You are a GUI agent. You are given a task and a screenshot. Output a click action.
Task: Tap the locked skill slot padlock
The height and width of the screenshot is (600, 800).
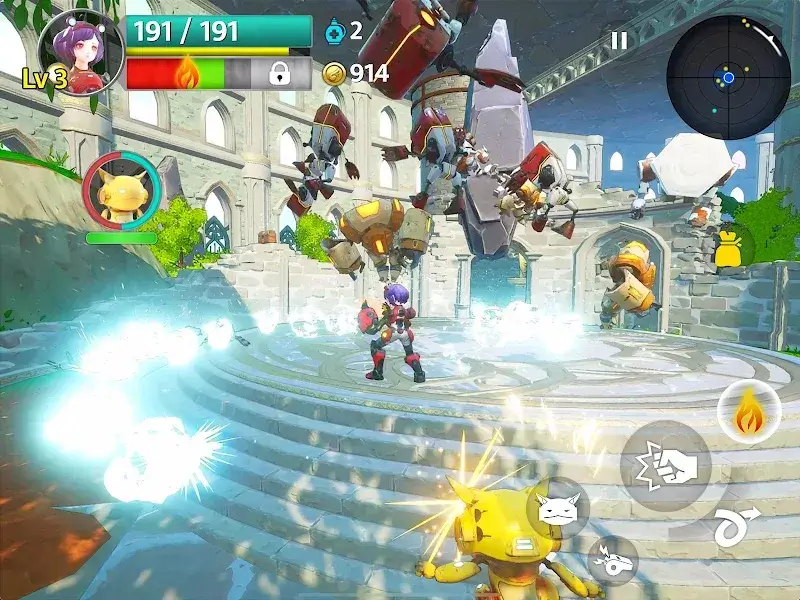pos(280,73)
